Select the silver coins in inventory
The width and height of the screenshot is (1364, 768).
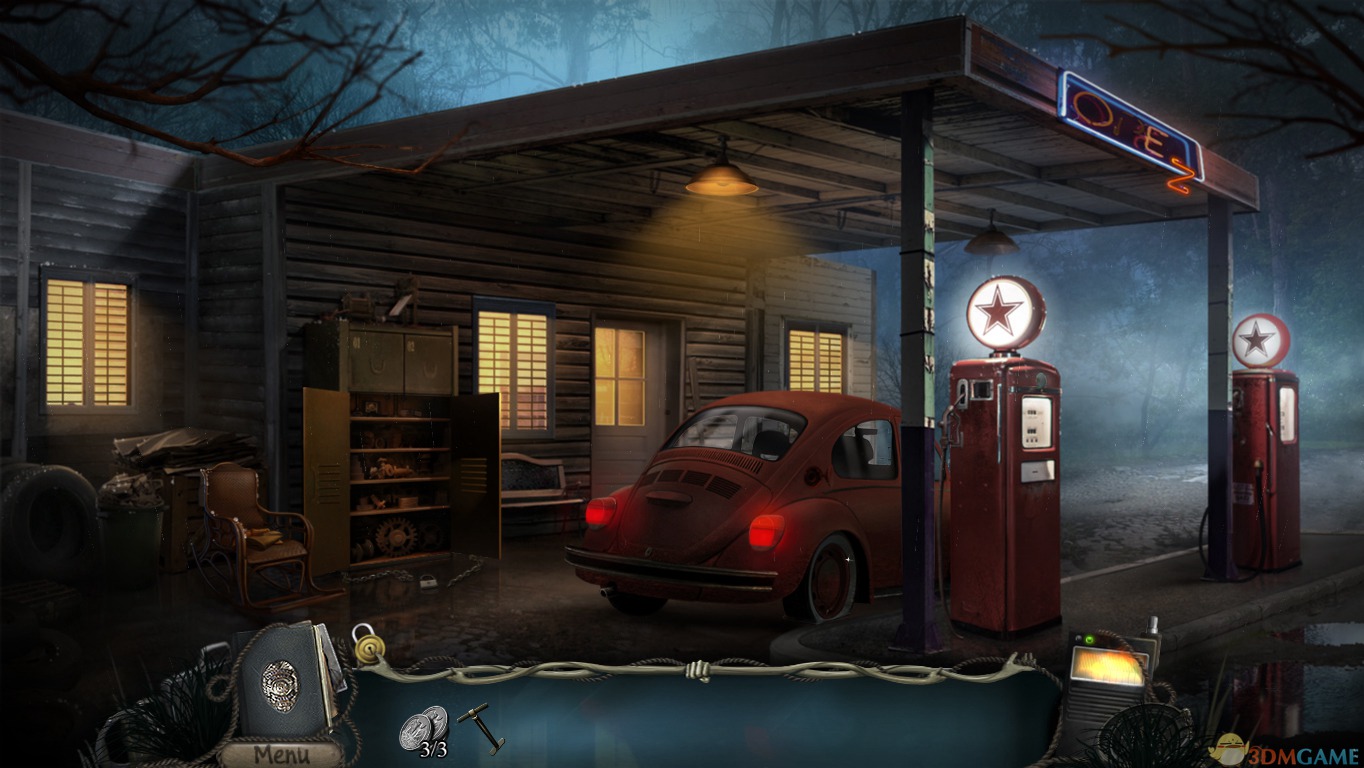click(x=423, y=727)
